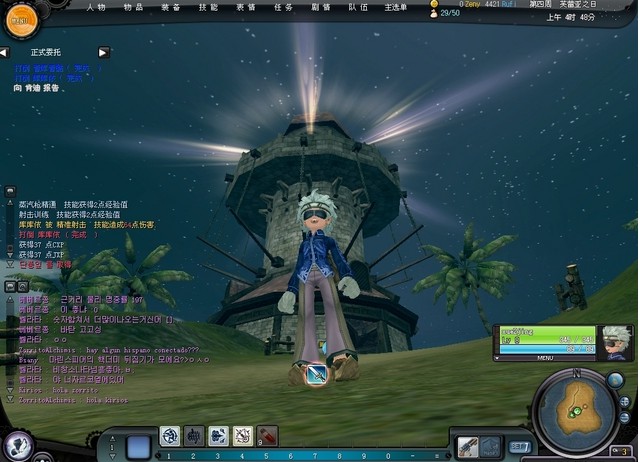Screen dimensions: 640x462
Task: Click the orange MENU orb button
Action: [x=17, y=17]
